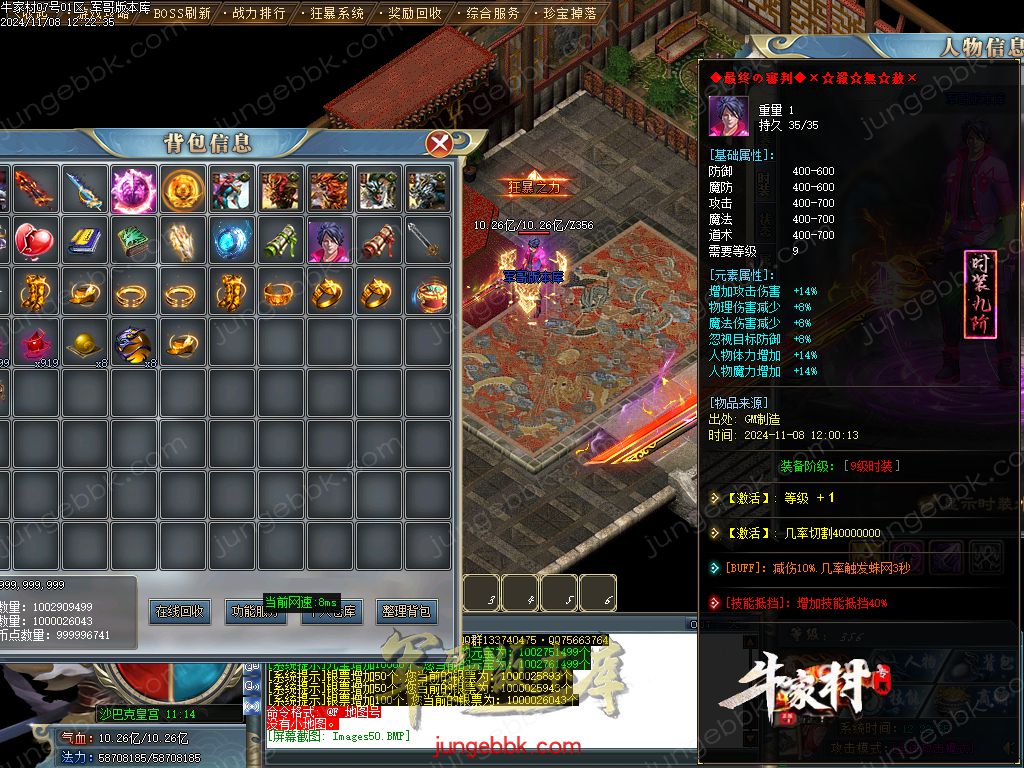Select the glowing purple orb item

coord(134,188)
